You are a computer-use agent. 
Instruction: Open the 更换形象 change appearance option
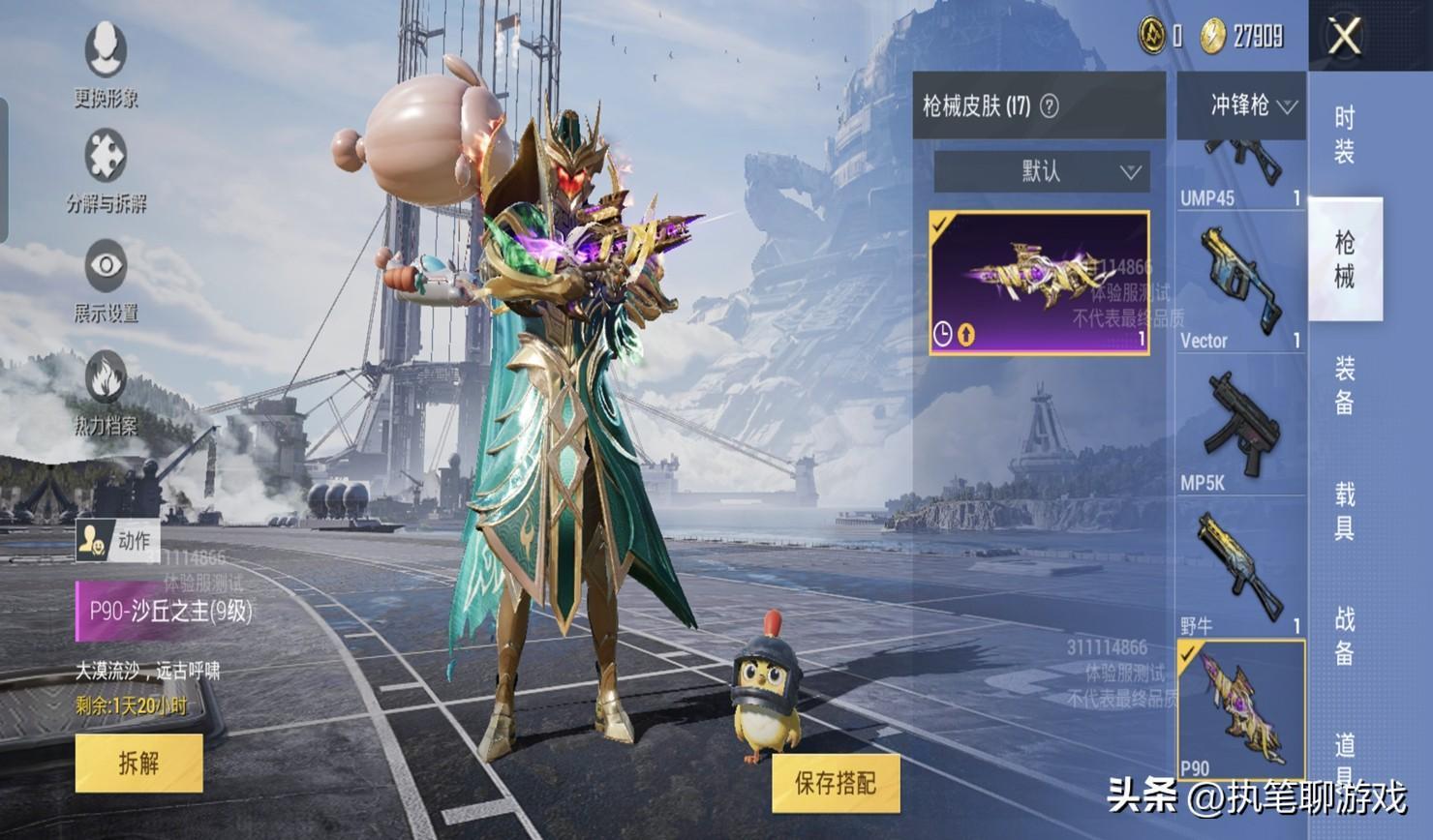point(106,63)
